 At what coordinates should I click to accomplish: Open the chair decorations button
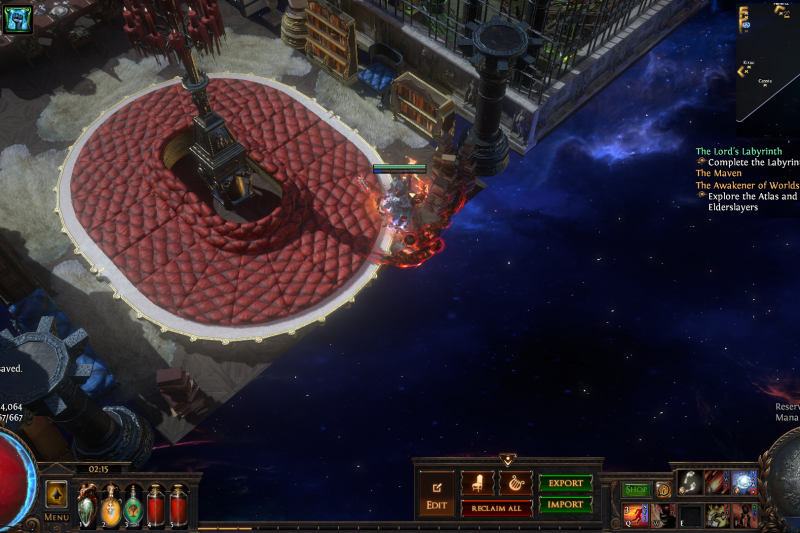click(x=478, y=483)
